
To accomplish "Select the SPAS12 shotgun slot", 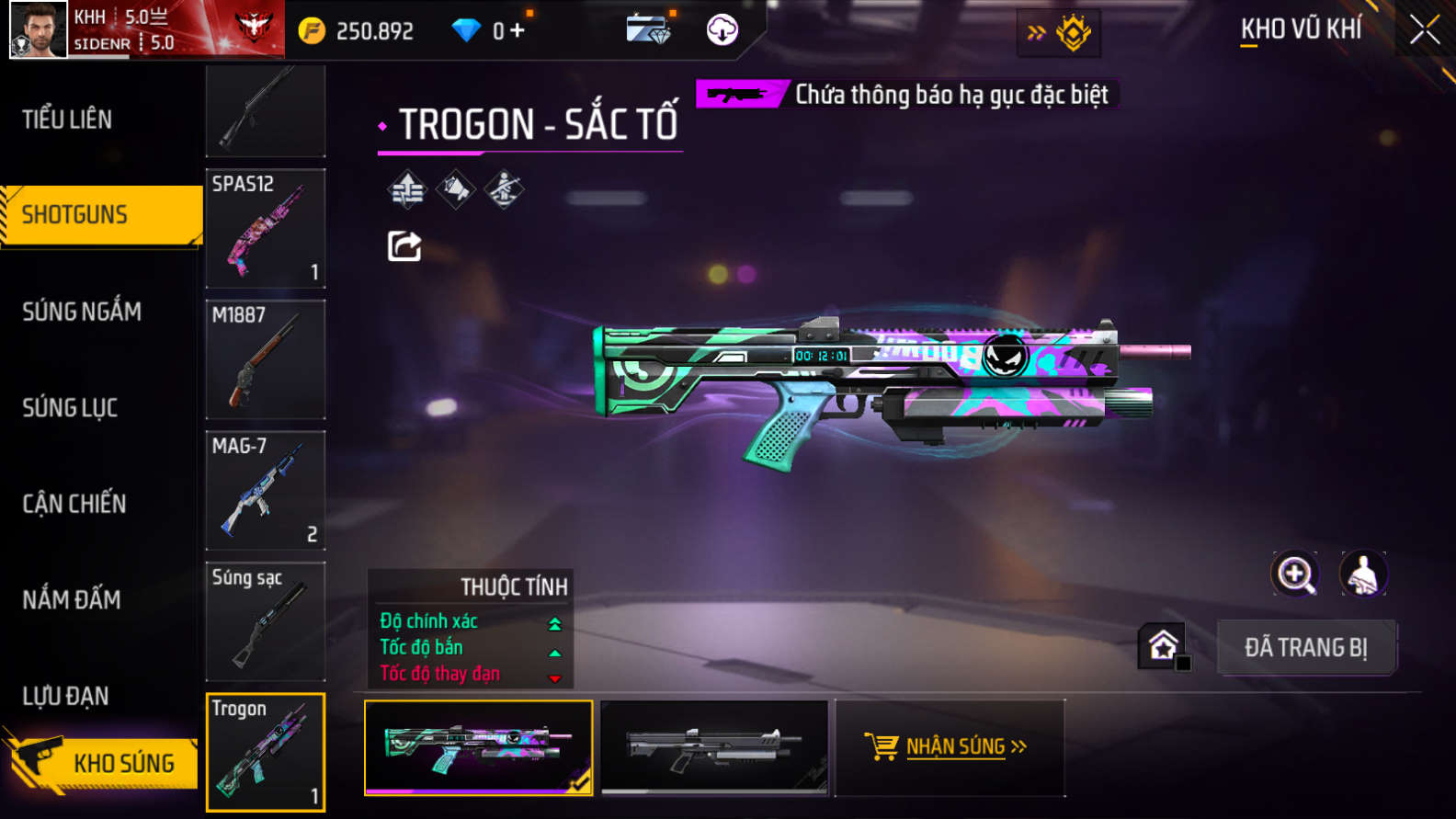I will [266, 228].
